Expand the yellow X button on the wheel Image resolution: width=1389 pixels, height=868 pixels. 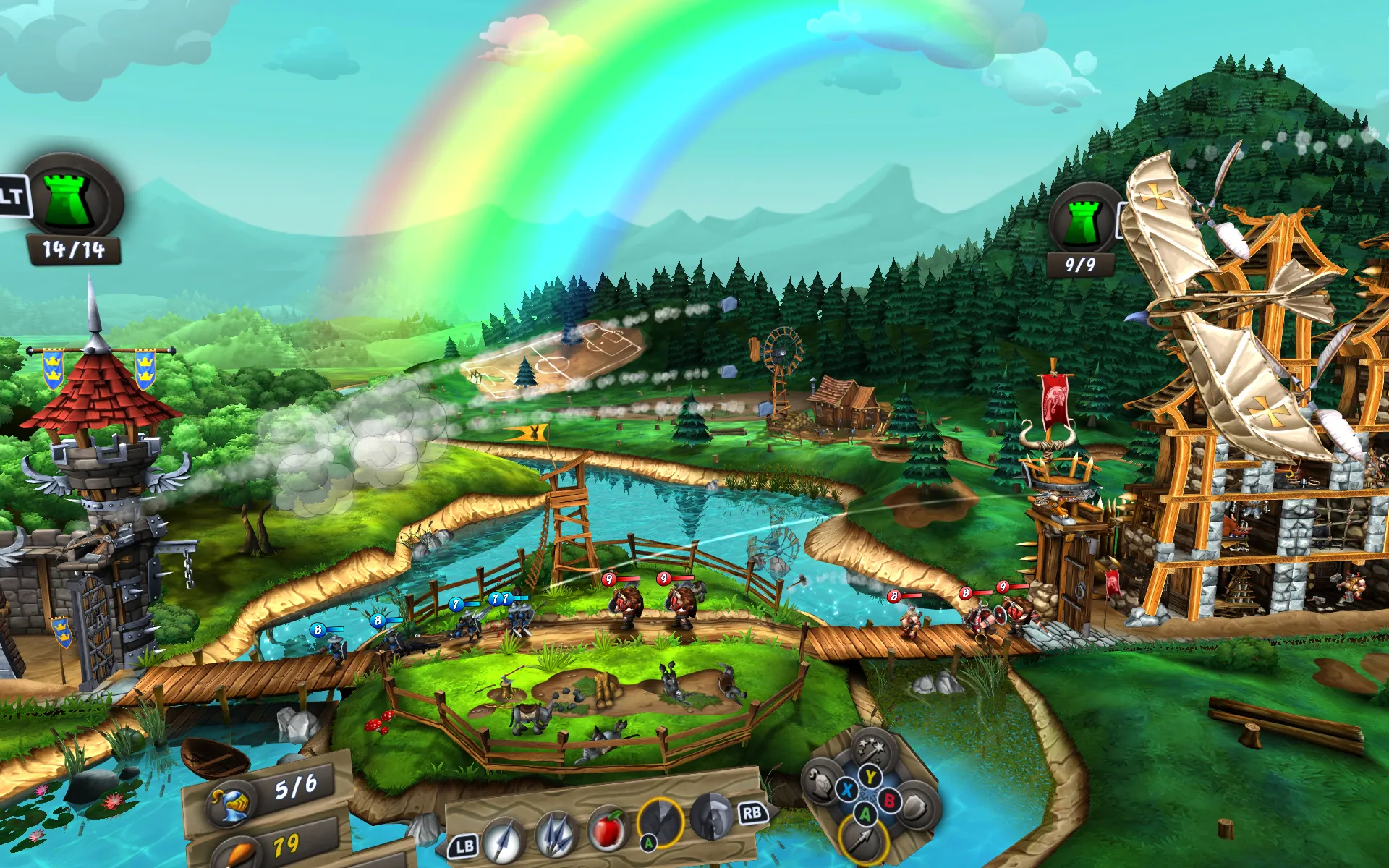pyautogui.click(x=846, y=789)
